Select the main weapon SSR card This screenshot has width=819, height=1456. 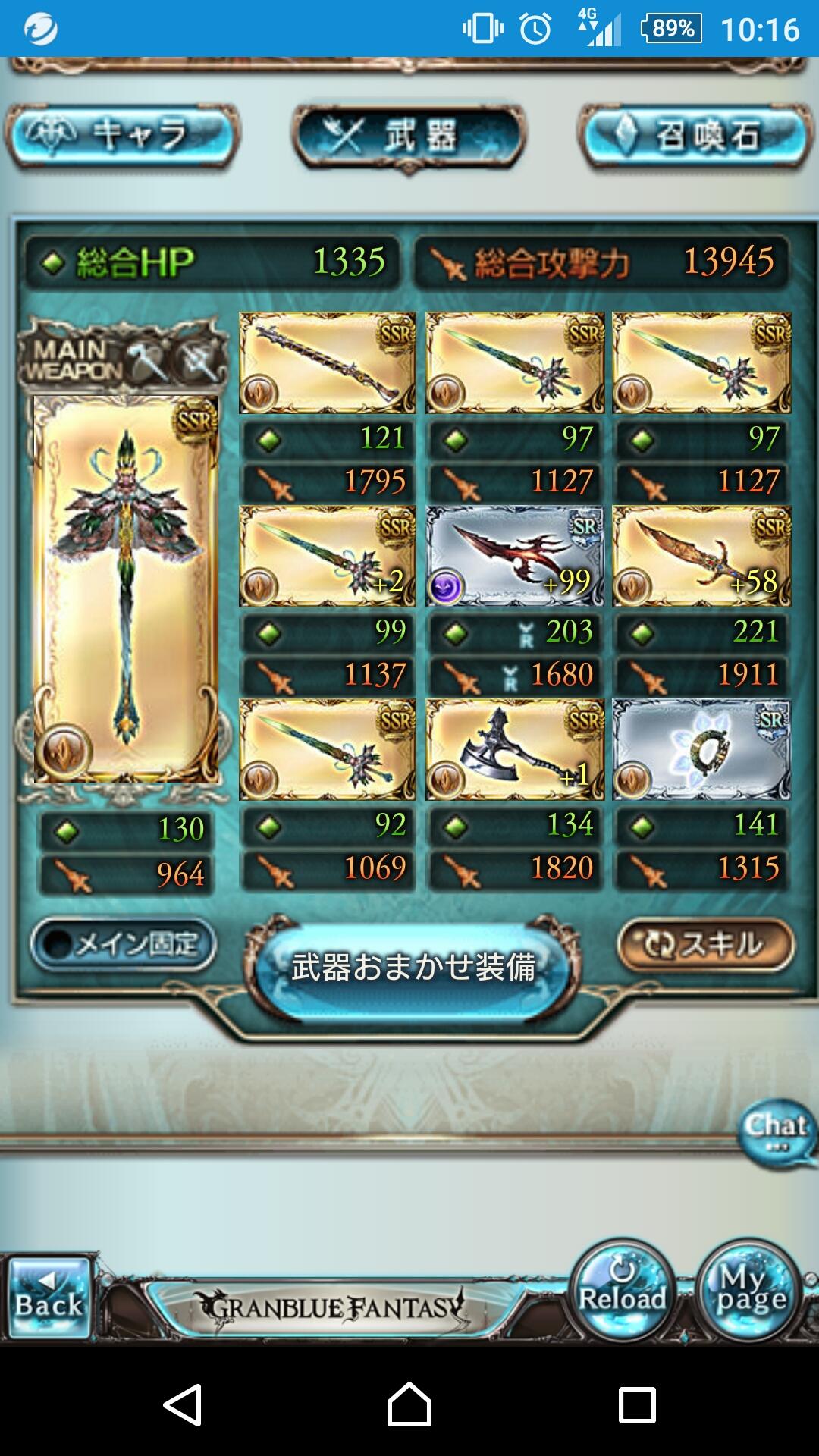tap(126, 588)
